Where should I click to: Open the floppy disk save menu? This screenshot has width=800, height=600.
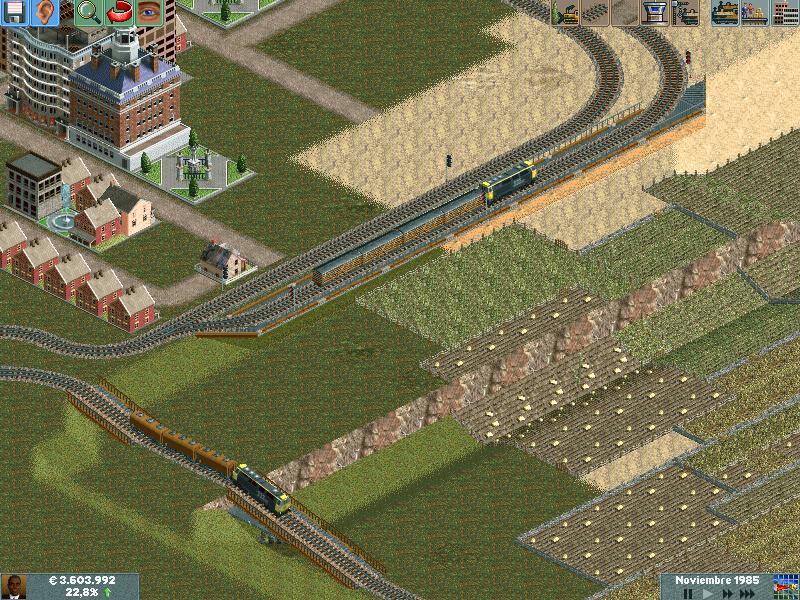[x=14, y=12]
